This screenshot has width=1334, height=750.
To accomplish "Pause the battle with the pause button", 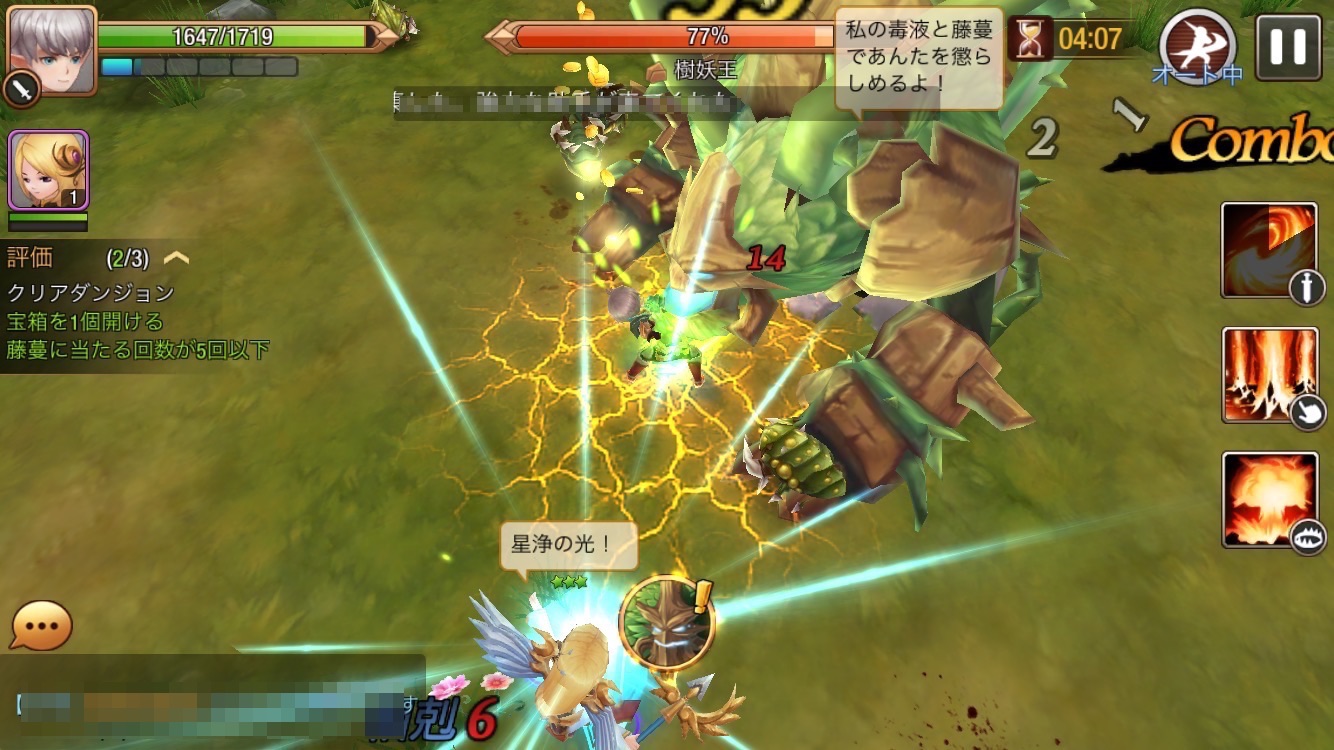I will [x=1288, y=47].
